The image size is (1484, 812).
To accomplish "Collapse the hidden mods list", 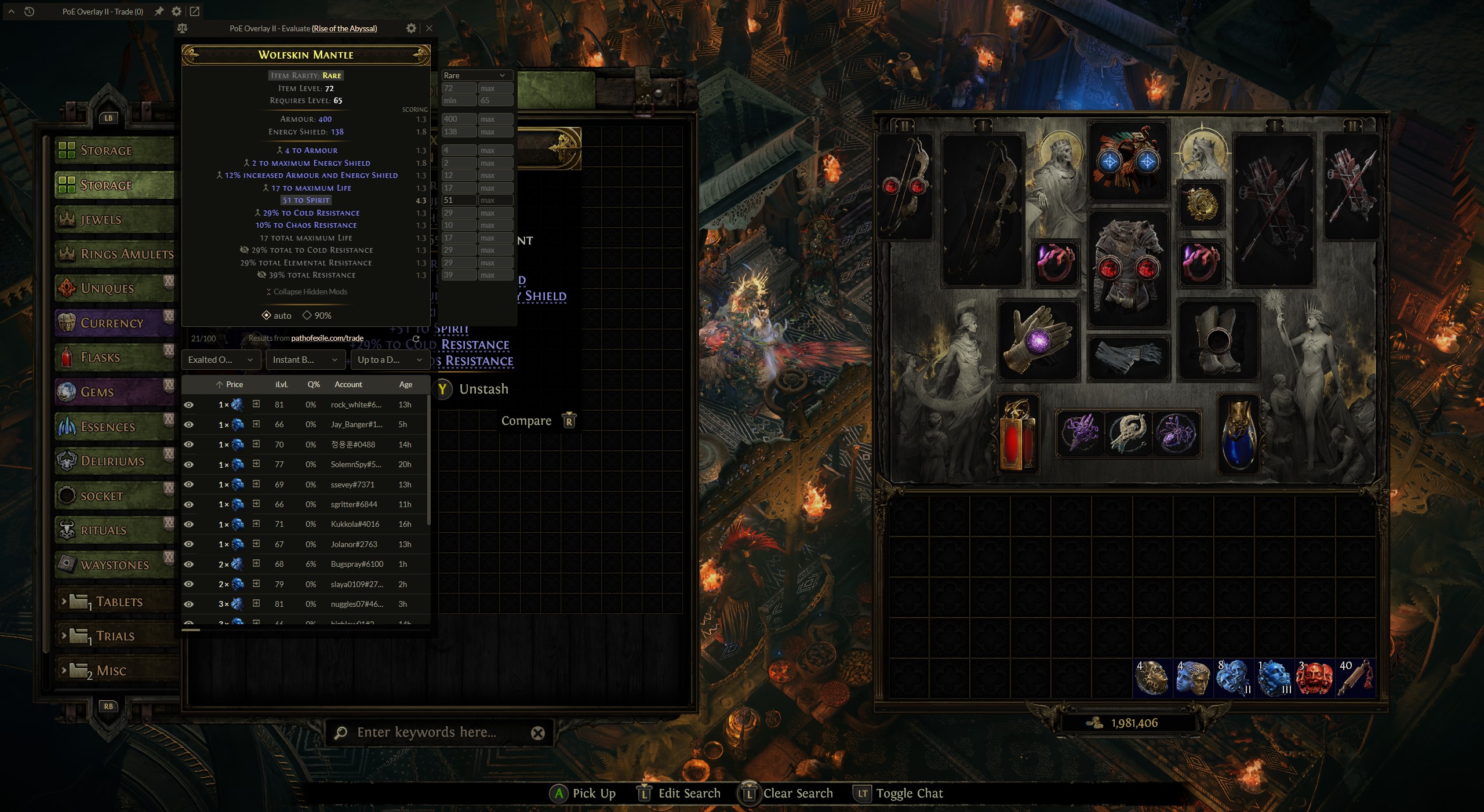I will 307,292.
